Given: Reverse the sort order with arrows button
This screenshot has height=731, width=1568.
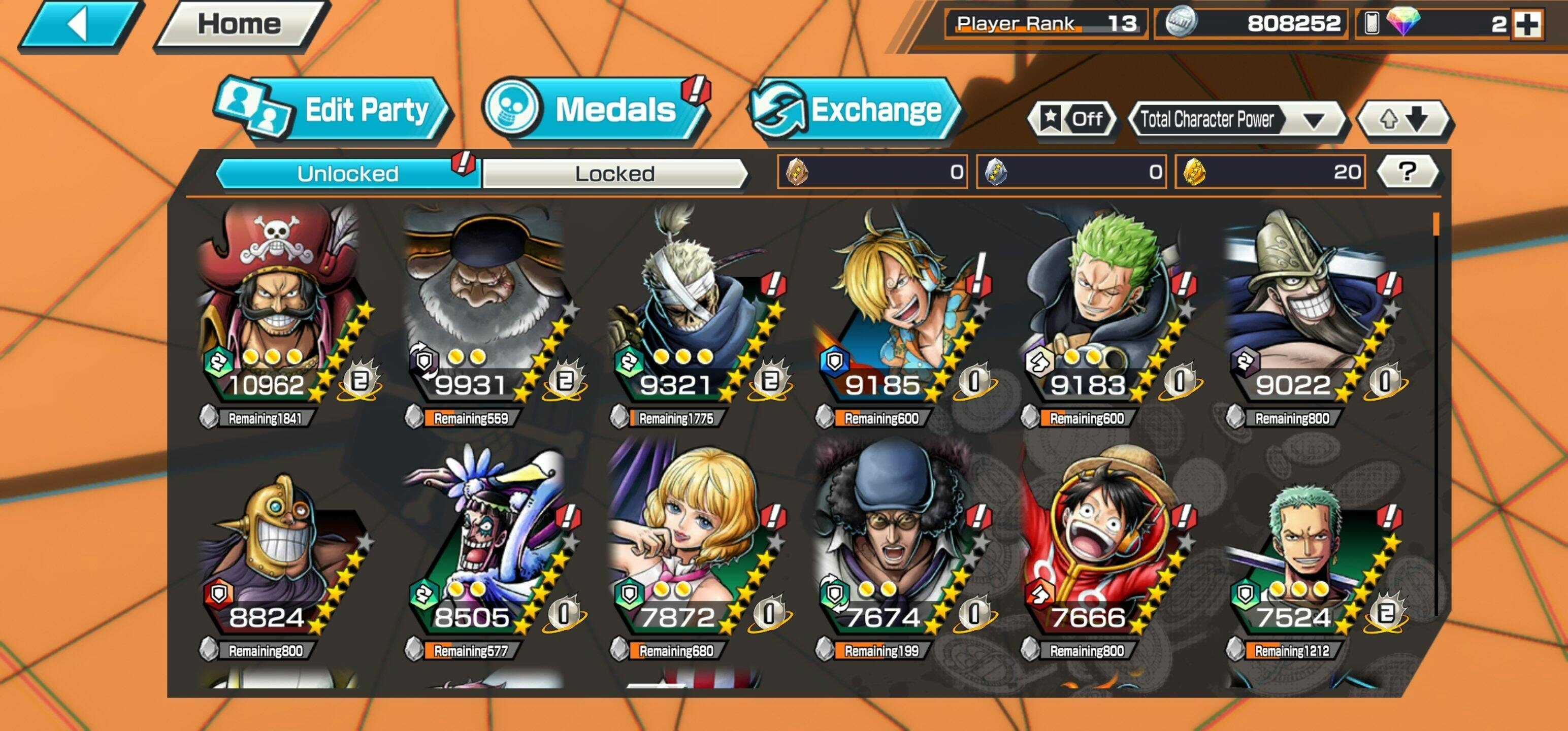Looking at the screenshot, I should 1403,119.
